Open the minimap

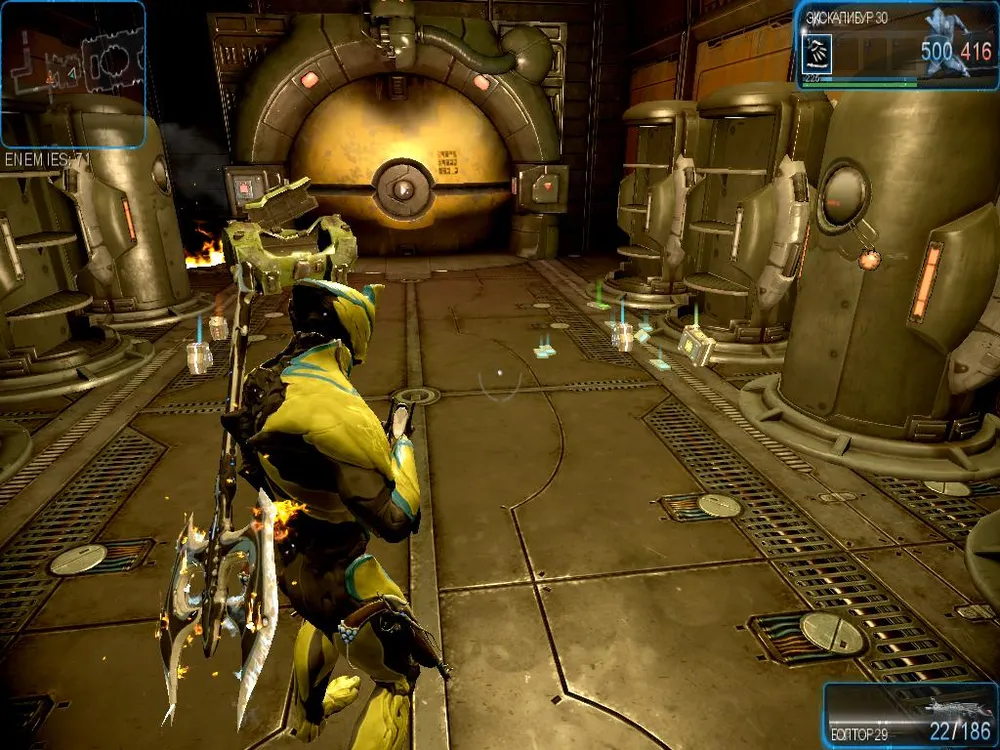click(x=73, y=74)
